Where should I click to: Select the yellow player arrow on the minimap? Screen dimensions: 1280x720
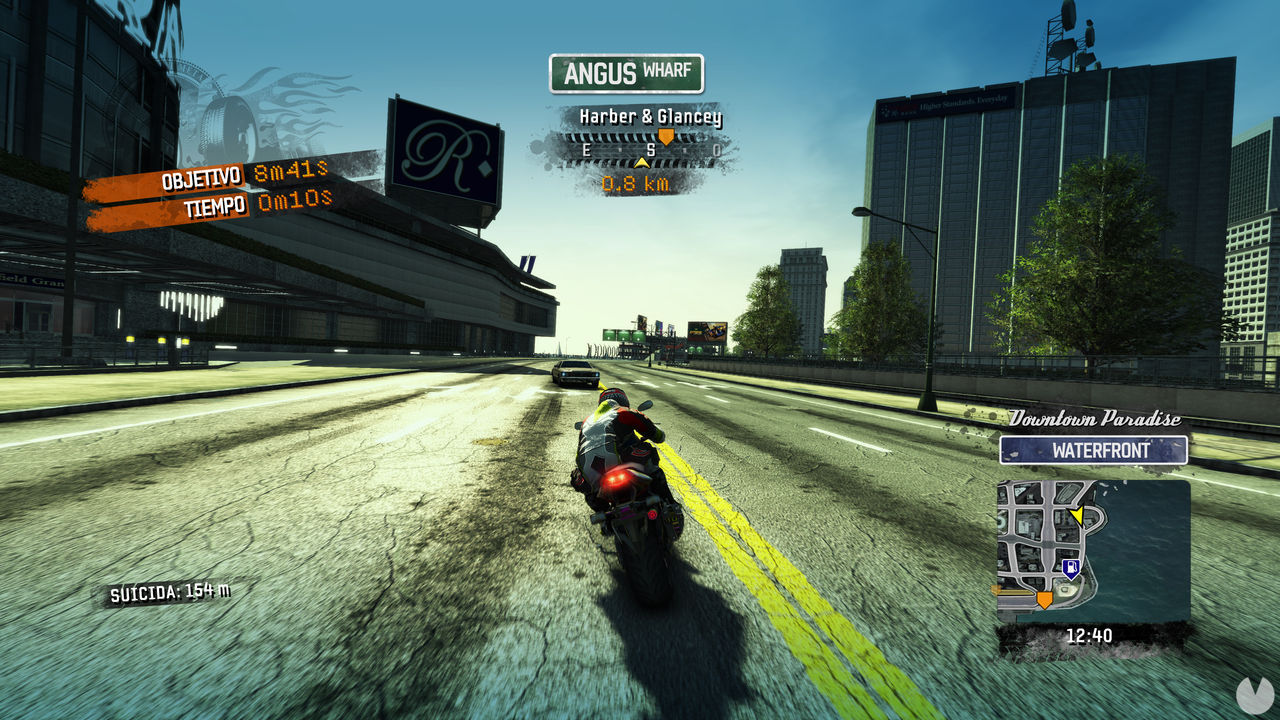[1078, 515]
